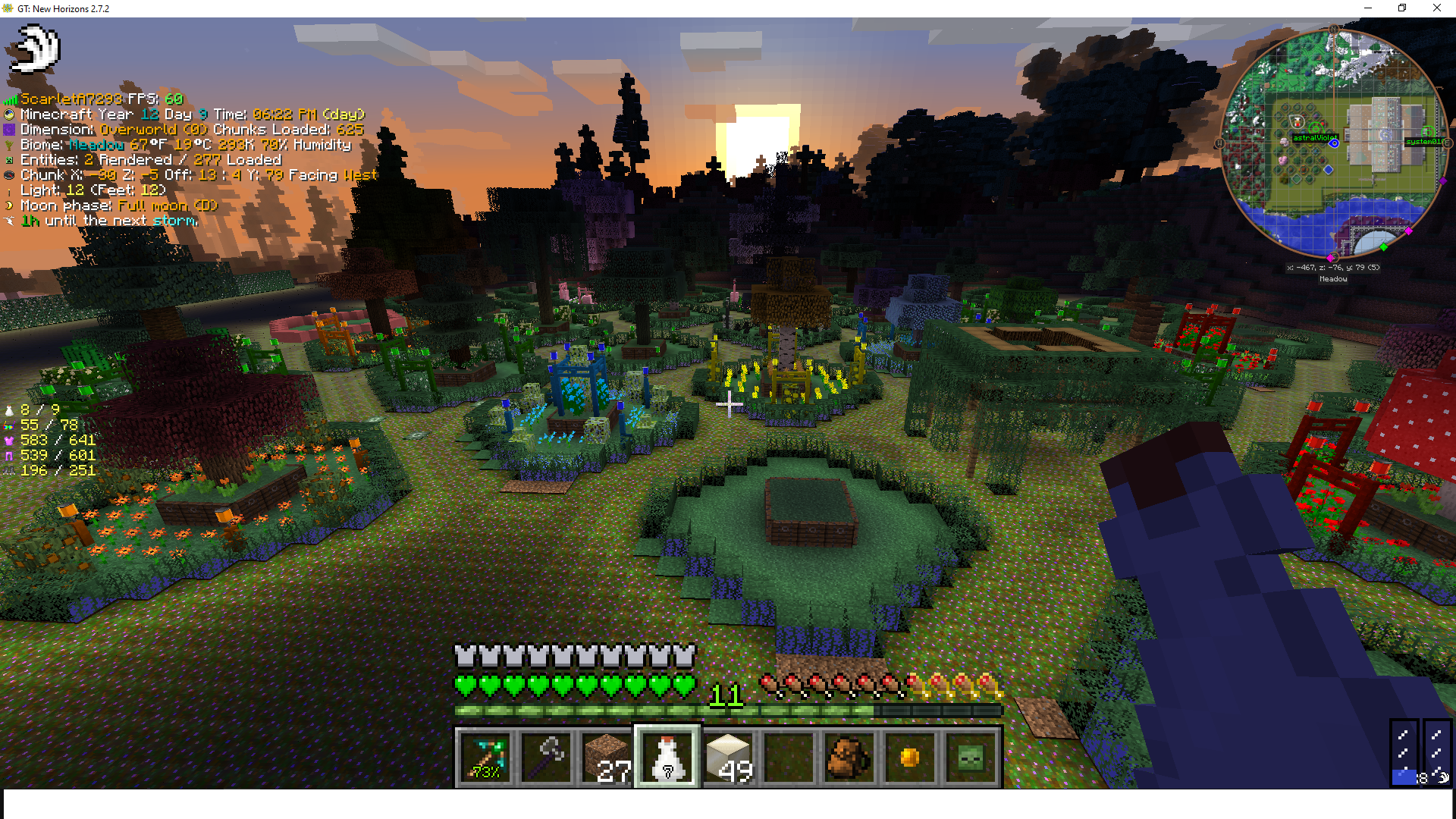Select the brown backpack hotbar slot
1456x819 pixels.
pyautogui.click(x=849, y=757)
